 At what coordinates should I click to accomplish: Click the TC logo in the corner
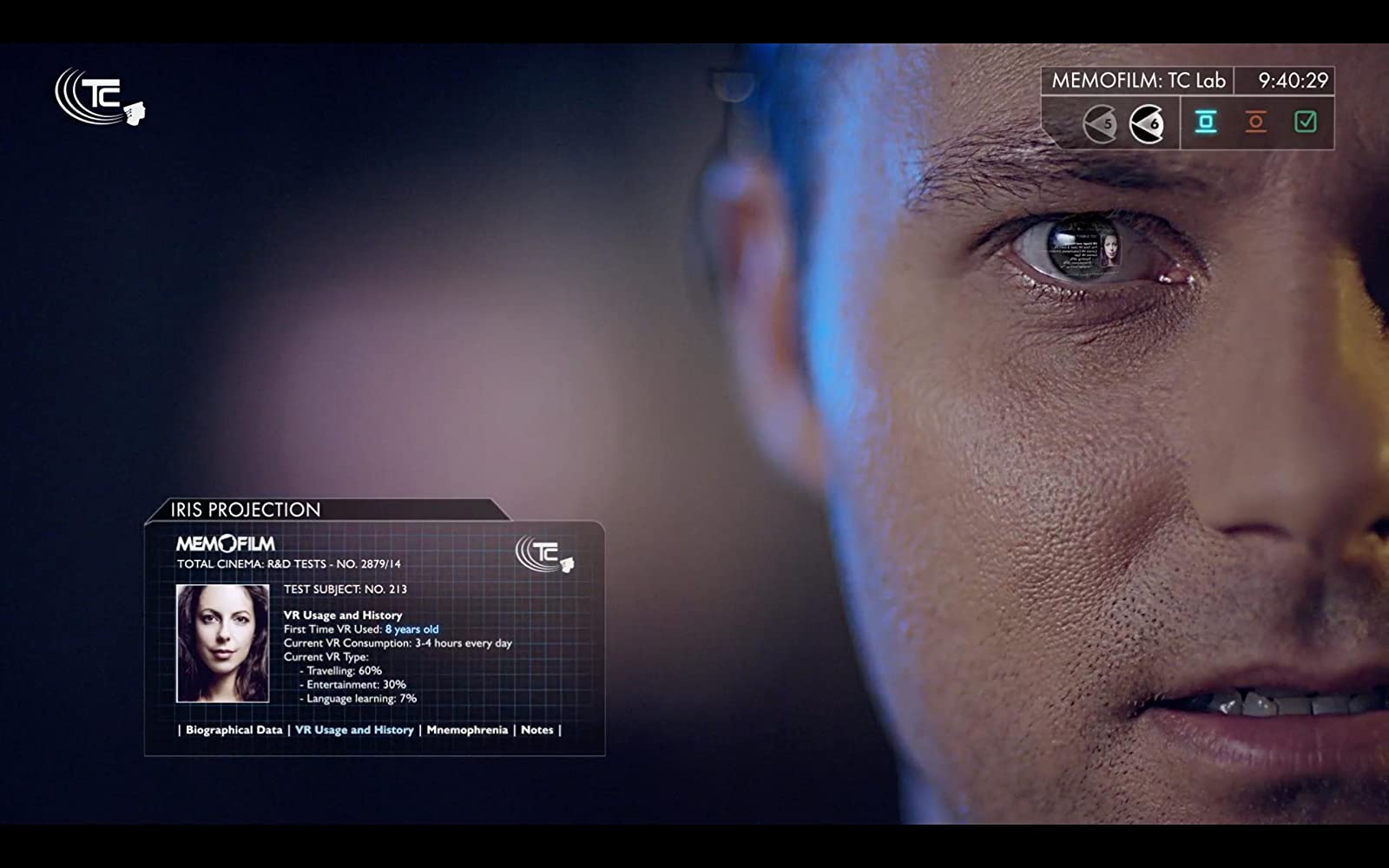click(x=100, y=96)
